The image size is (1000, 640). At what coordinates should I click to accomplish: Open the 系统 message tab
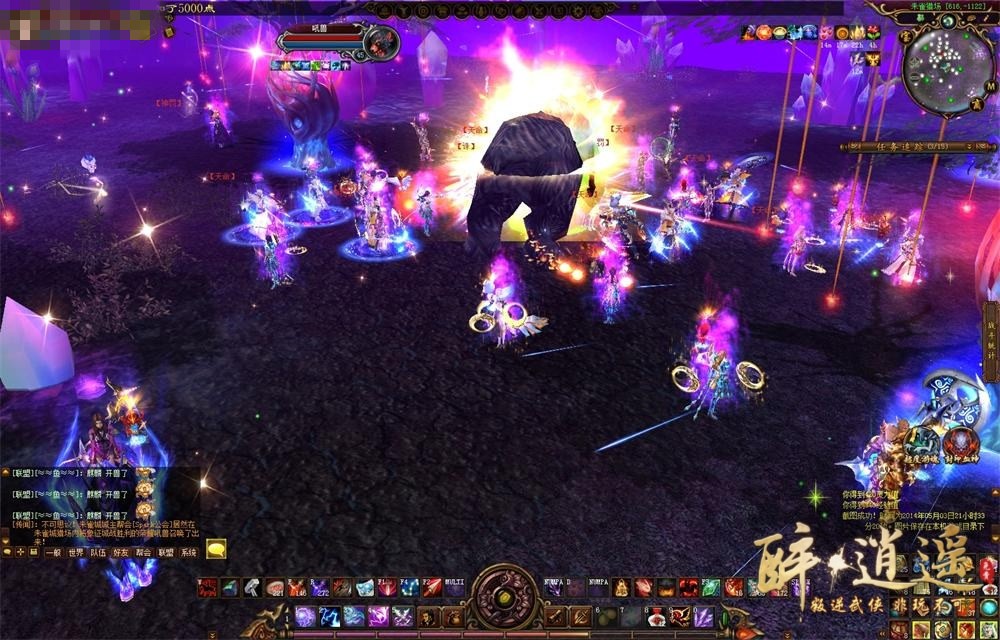189,551
